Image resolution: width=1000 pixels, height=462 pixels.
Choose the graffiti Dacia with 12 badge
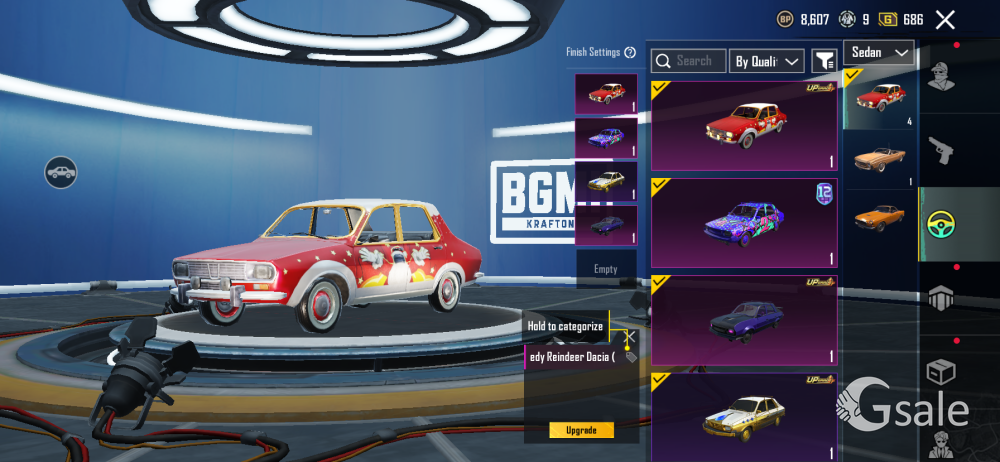pyautogui.click(x=744, y=222)
